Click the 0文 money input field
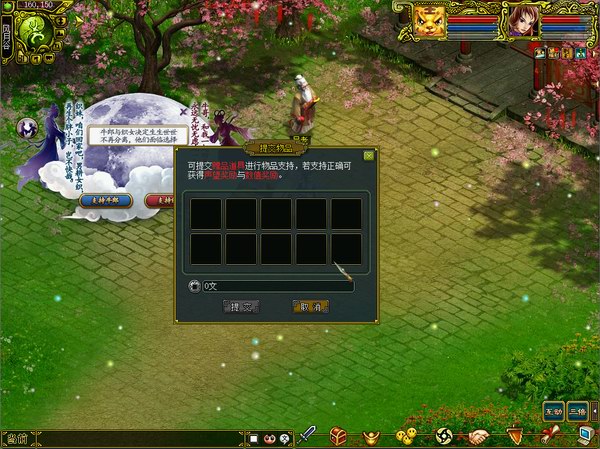The width and height of the screenshot is (600, 449). point(277,286)
